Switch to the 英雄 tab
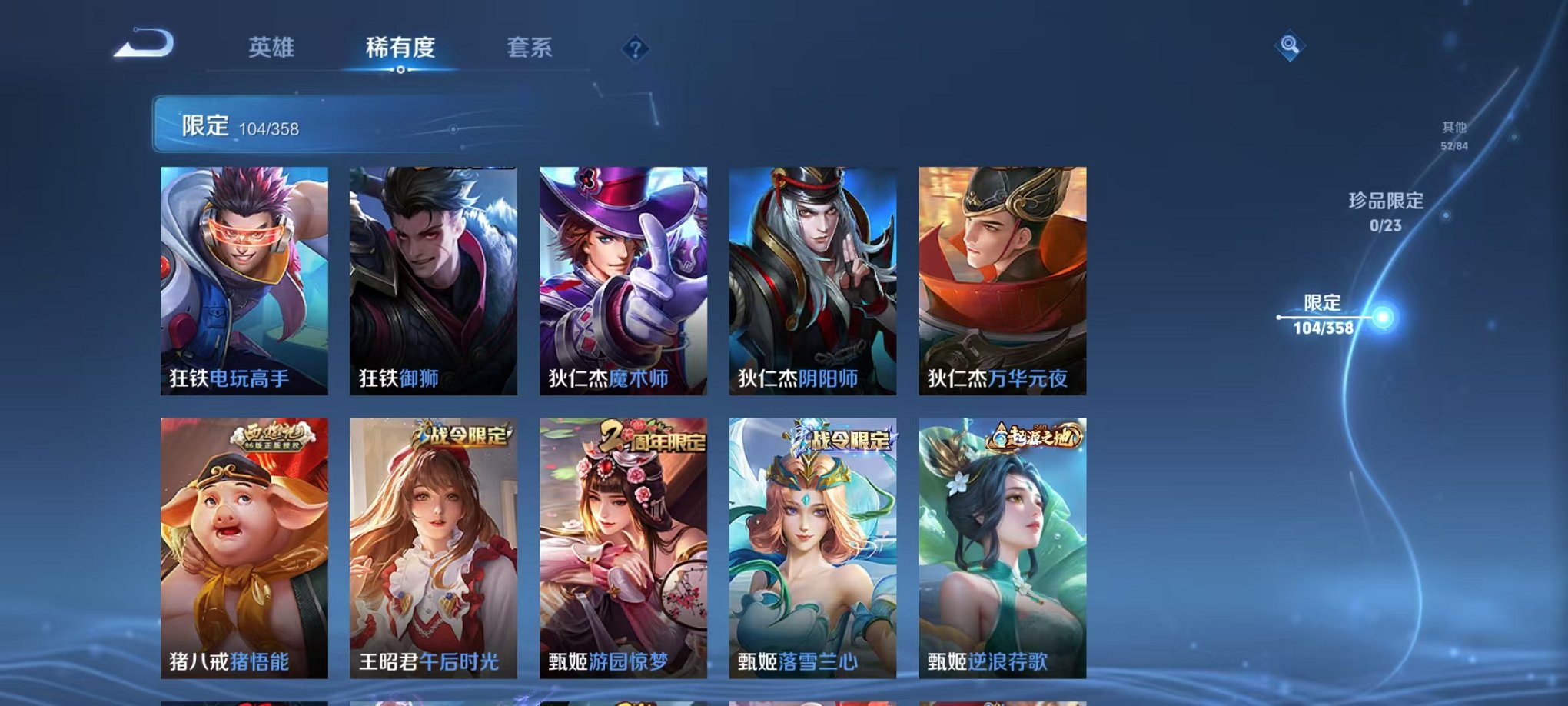 point(273,46)
